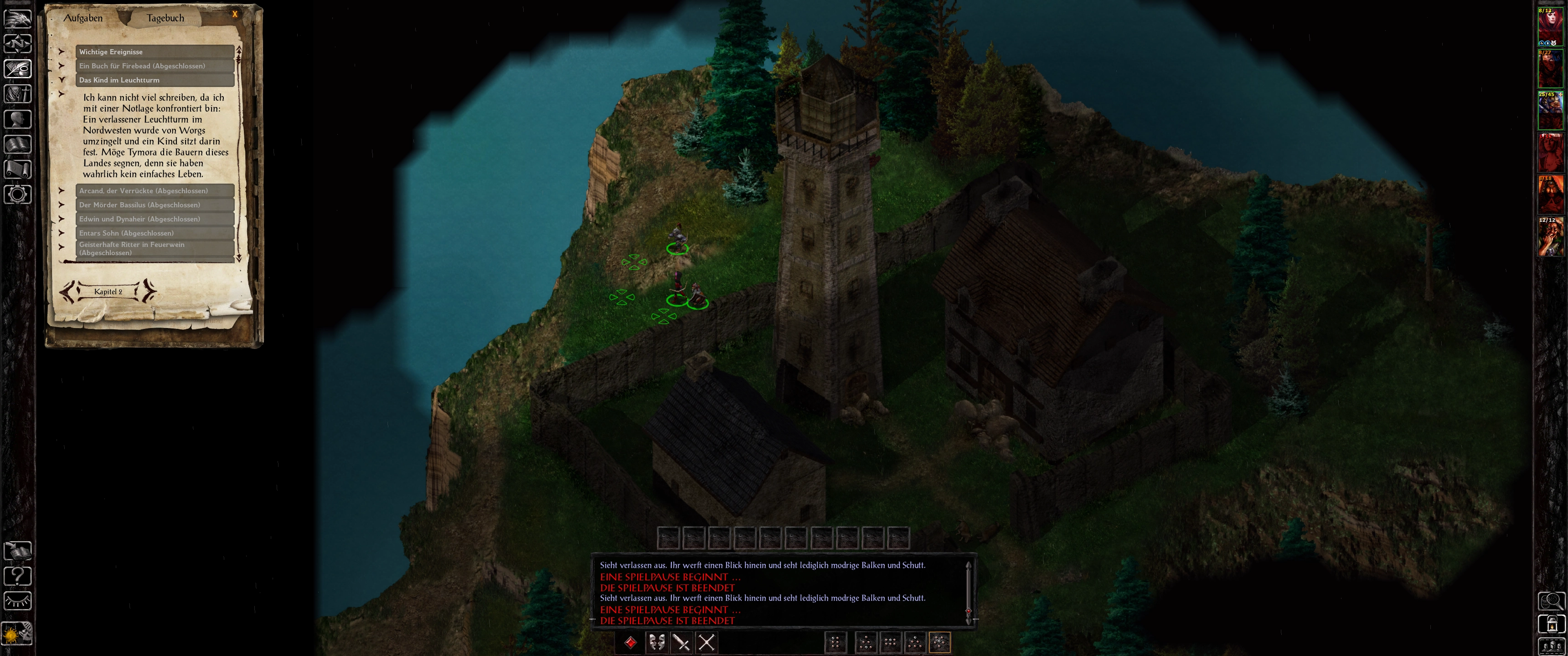Open options via the gear icon
Image resolution: width=1568 pixels, height=656 pixels.
click(x=18, y=195)
